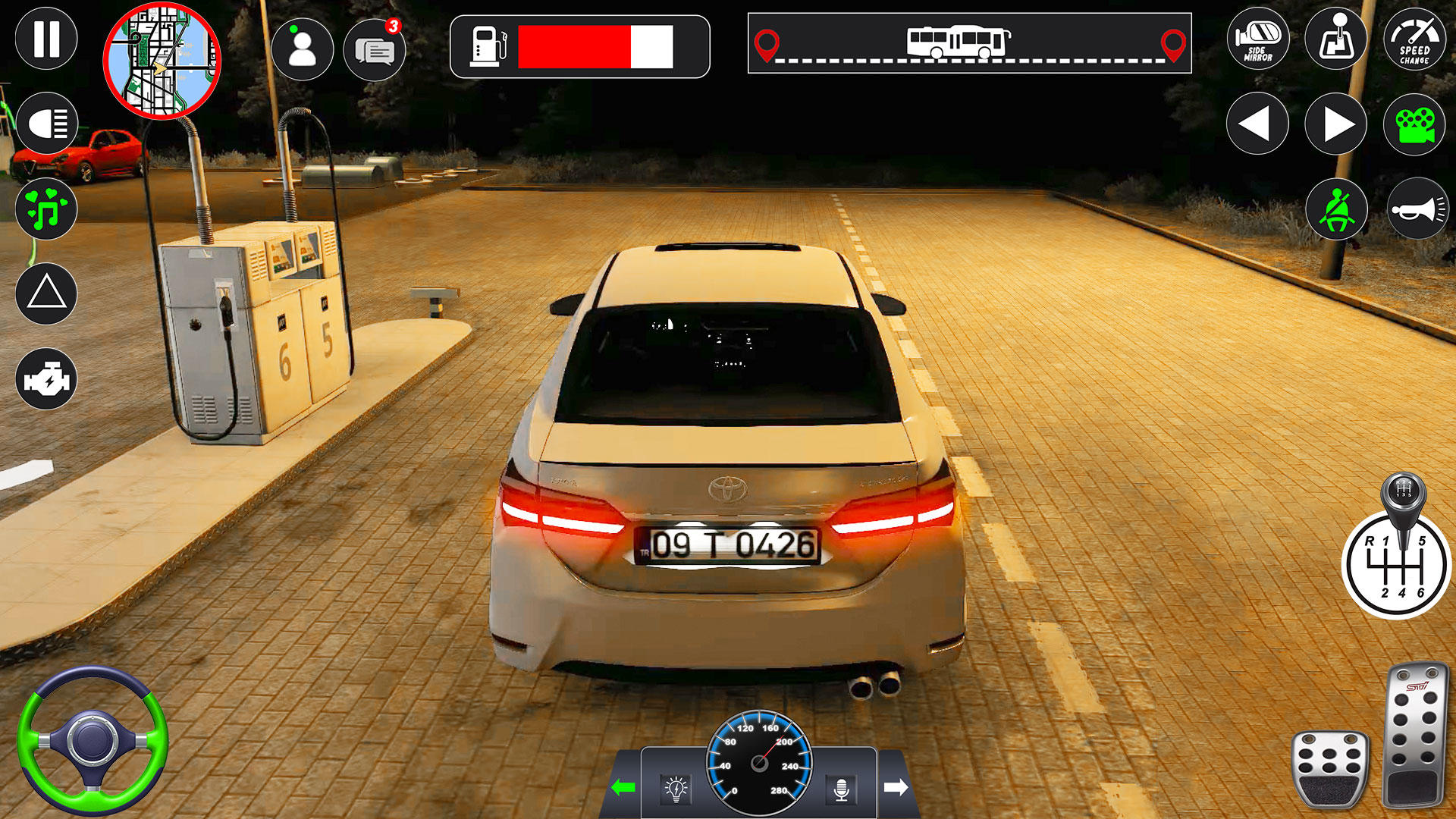Toggle the headlights on

point(47,121)
